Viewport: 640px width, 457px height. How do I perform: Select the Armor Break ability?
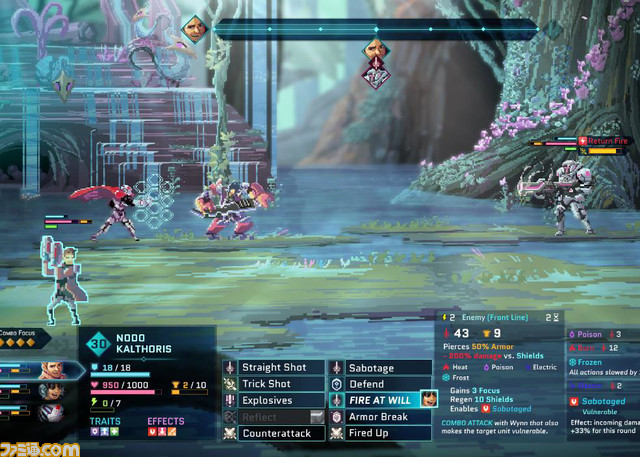coord(379,416)
